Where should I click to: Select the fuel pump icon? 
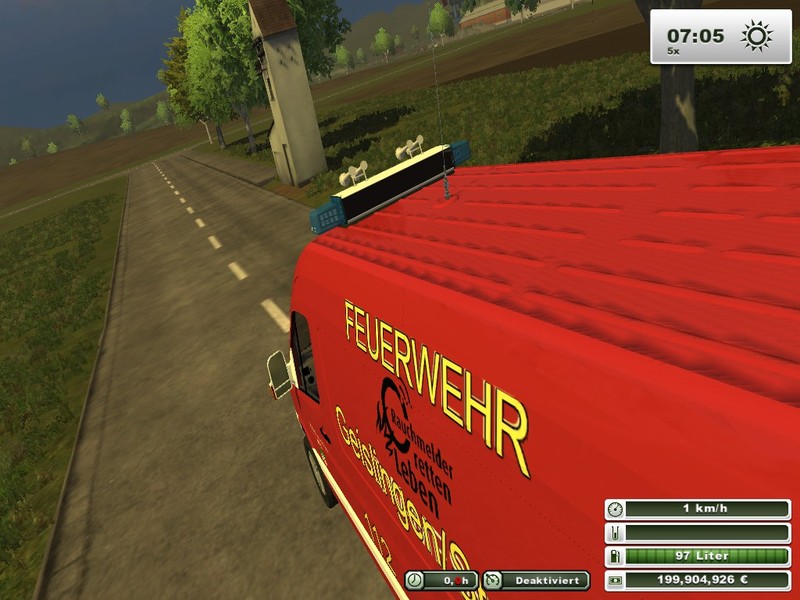pos(614,556)
